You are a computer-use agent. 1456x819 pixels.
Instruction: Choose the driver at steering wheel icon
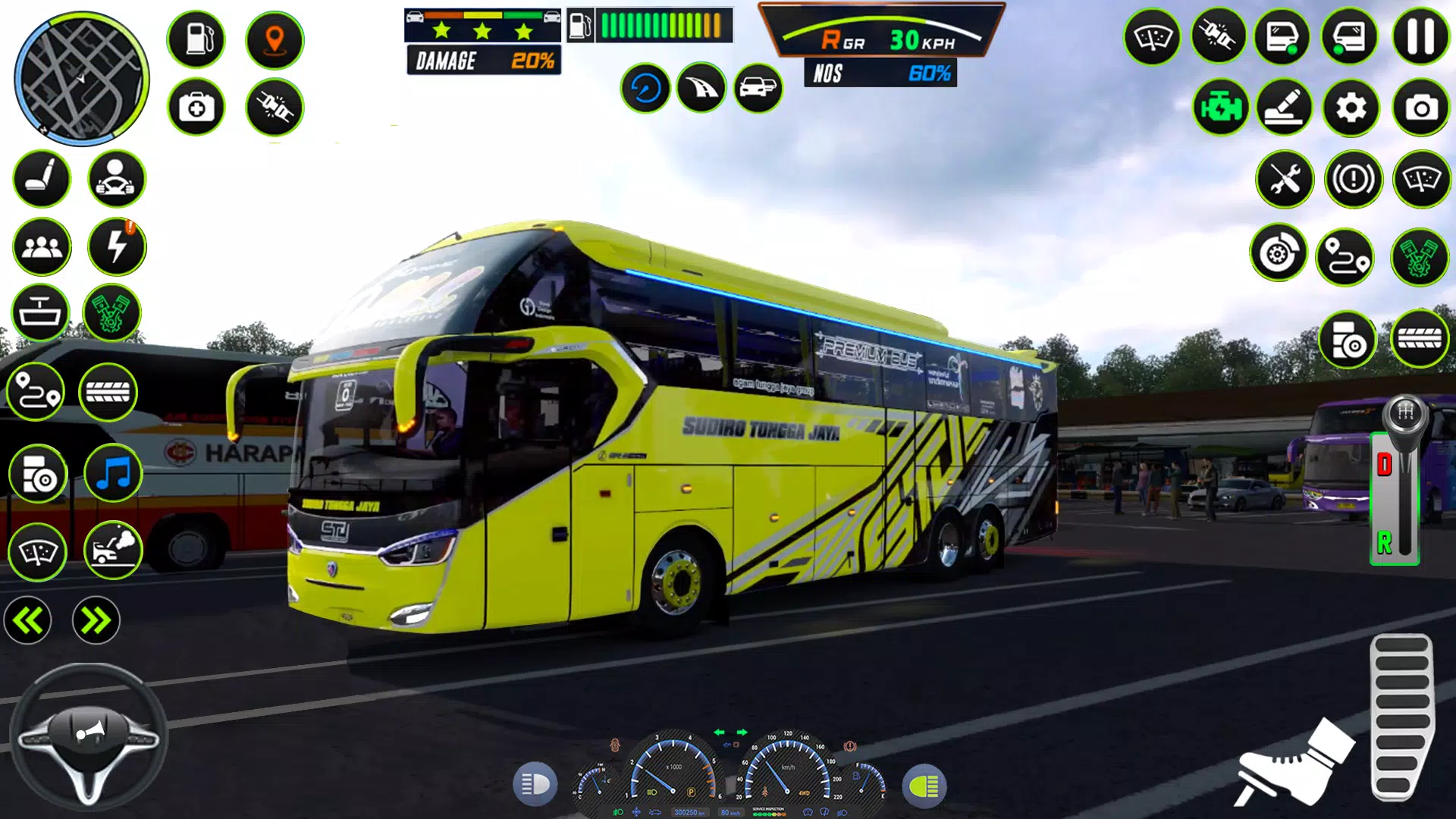[116, 179]
